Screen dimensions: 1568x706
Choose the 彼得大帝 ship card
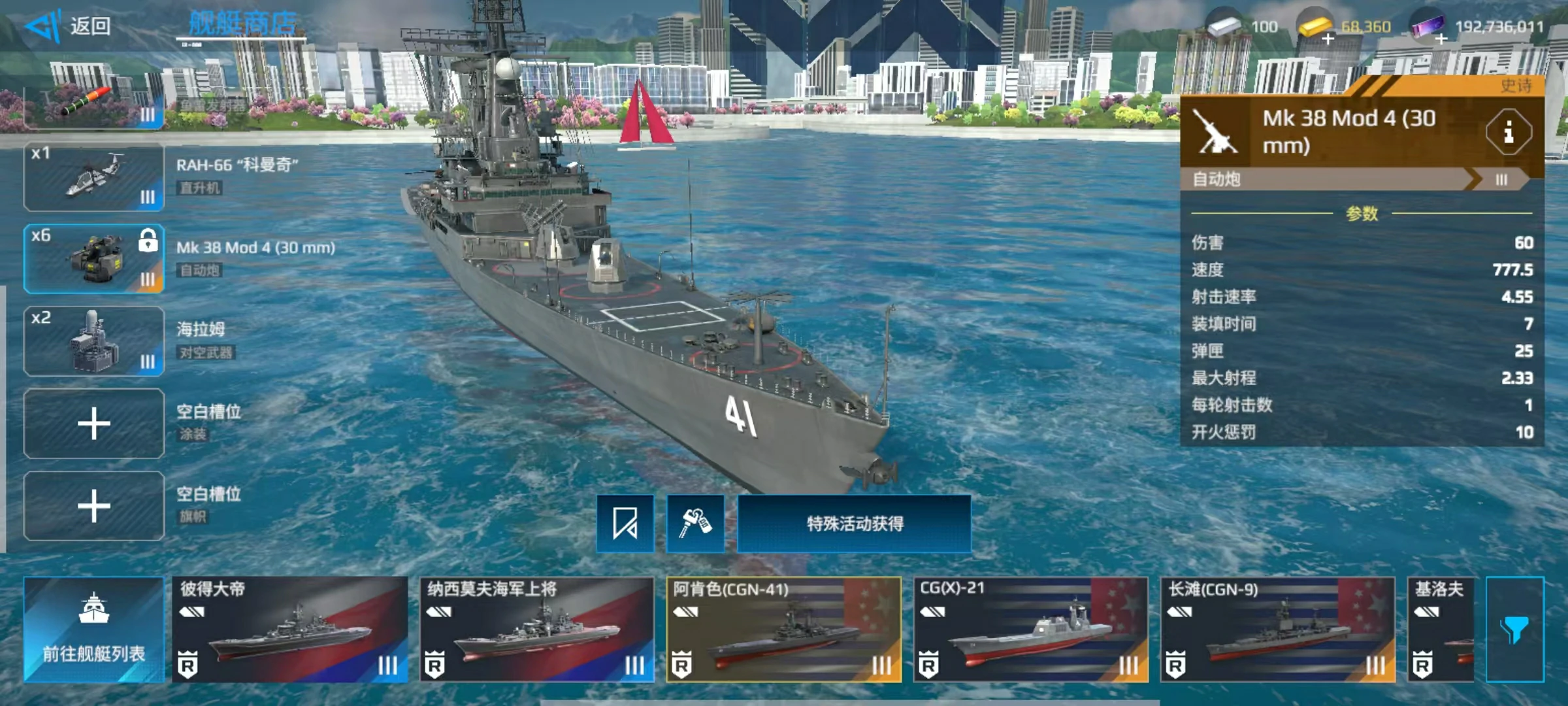tap(289, 630)
